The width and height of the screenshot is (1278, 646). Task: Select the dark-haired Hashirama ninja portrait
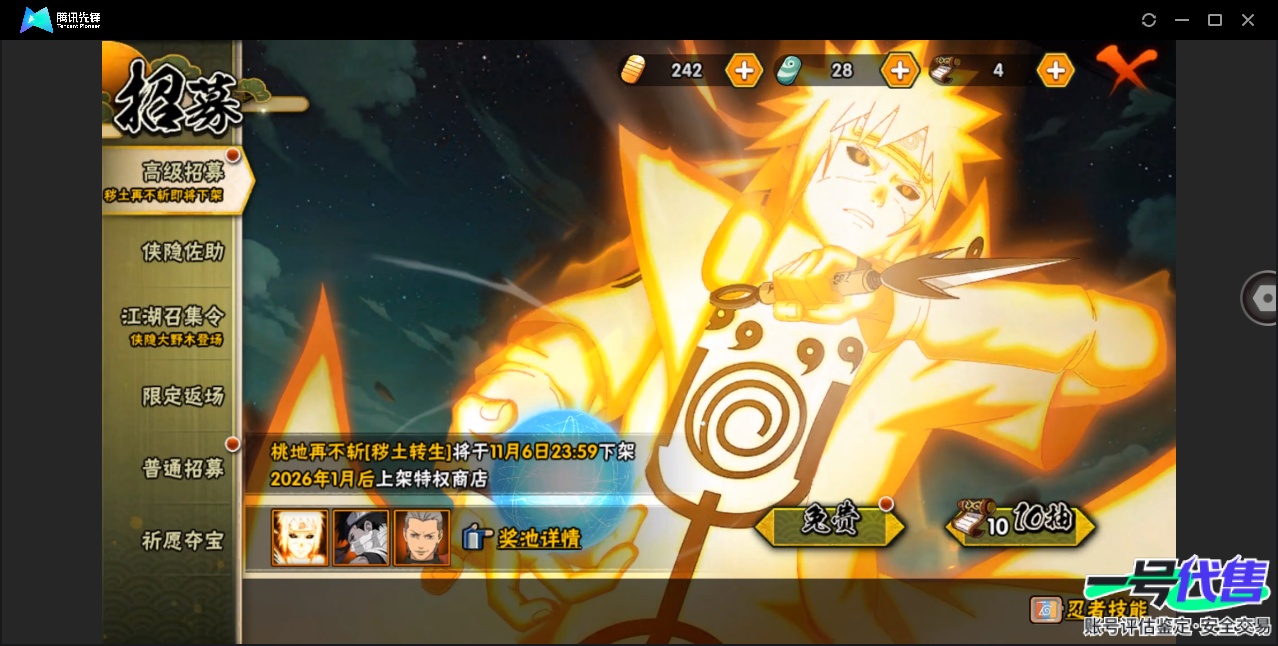[422, 538]
